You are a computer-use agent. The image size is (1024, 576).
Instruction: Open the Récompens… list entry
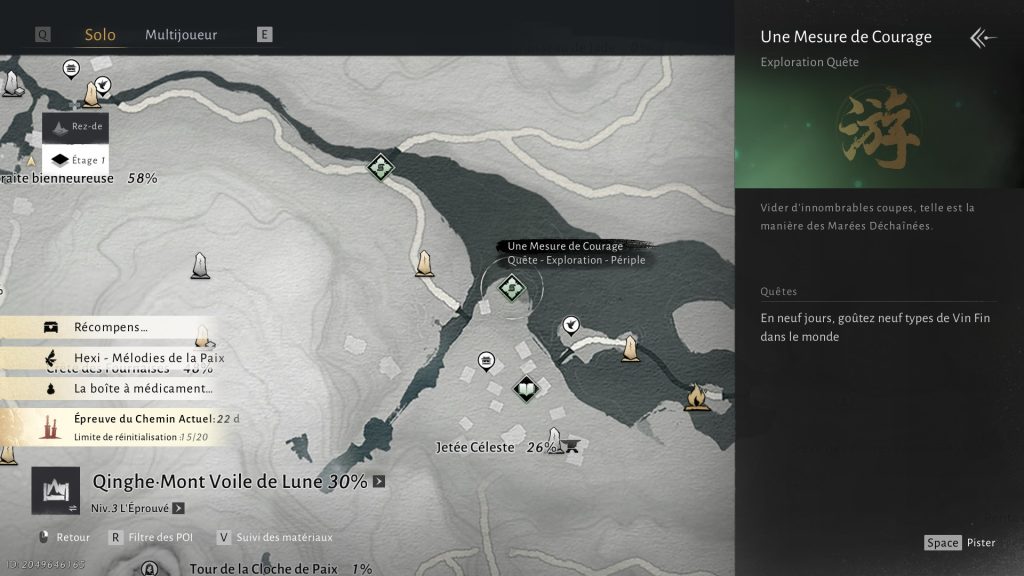110,327
